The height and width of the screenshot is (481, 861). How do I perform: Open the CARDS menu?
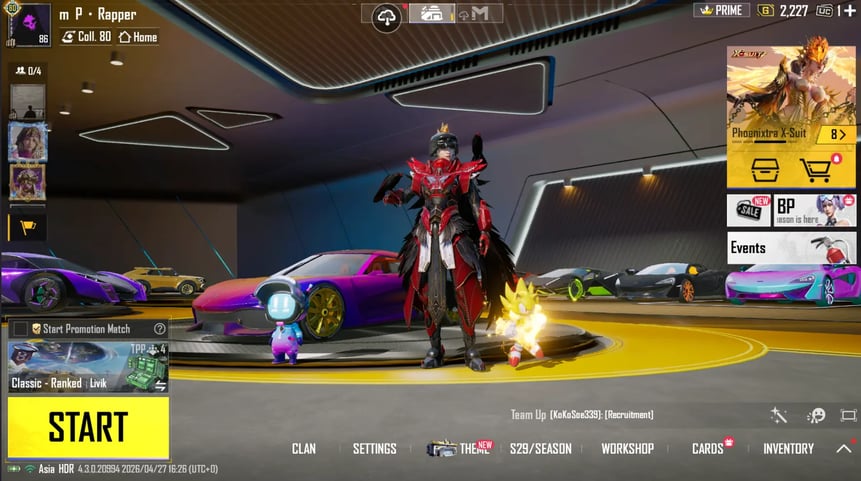(x=708, y=449)
